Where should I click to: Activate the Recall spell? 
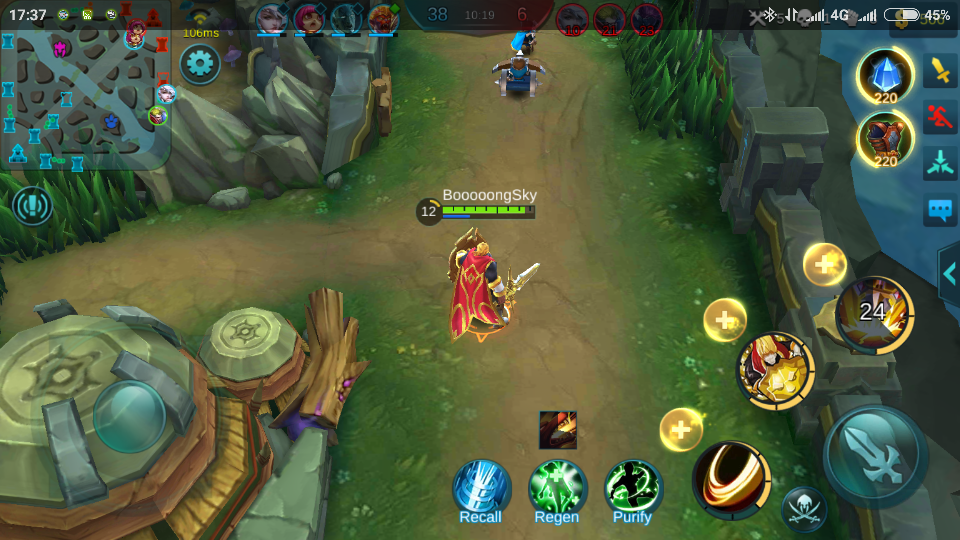coord(481,489)
